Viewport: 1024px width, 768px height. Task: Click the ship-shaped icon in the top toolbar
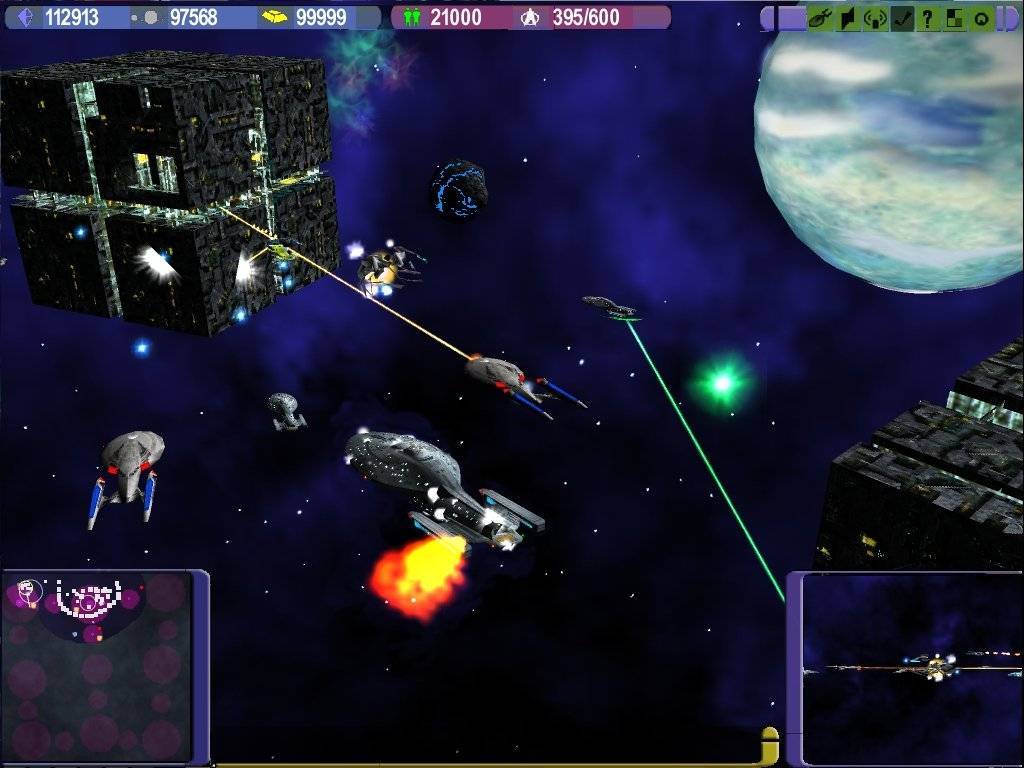[820, 18]
